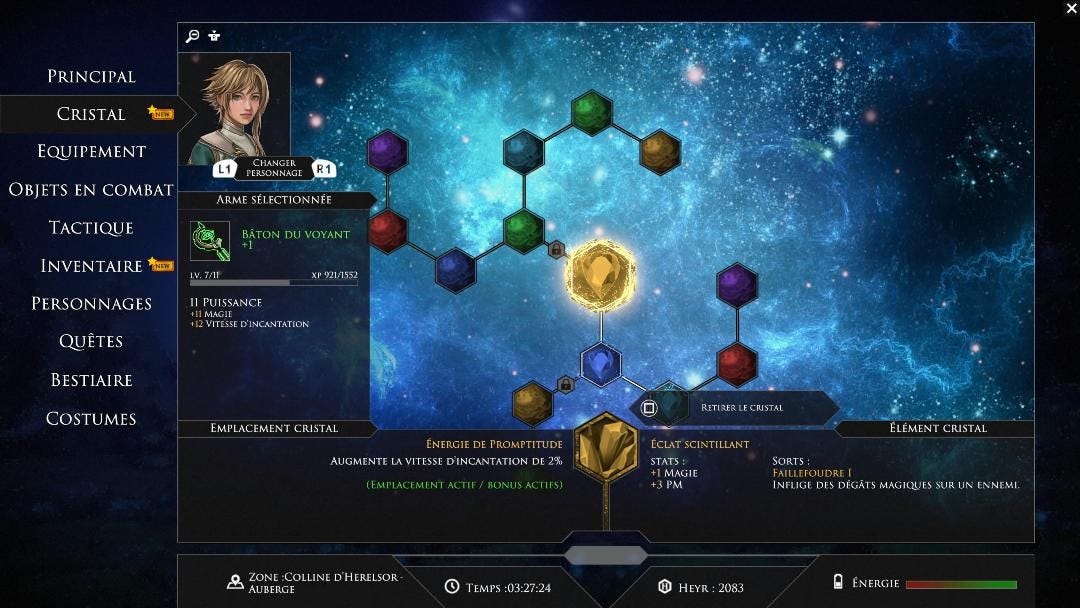Open the Principal menu entry
This screenshot has height=608, width=1080.
91,76
